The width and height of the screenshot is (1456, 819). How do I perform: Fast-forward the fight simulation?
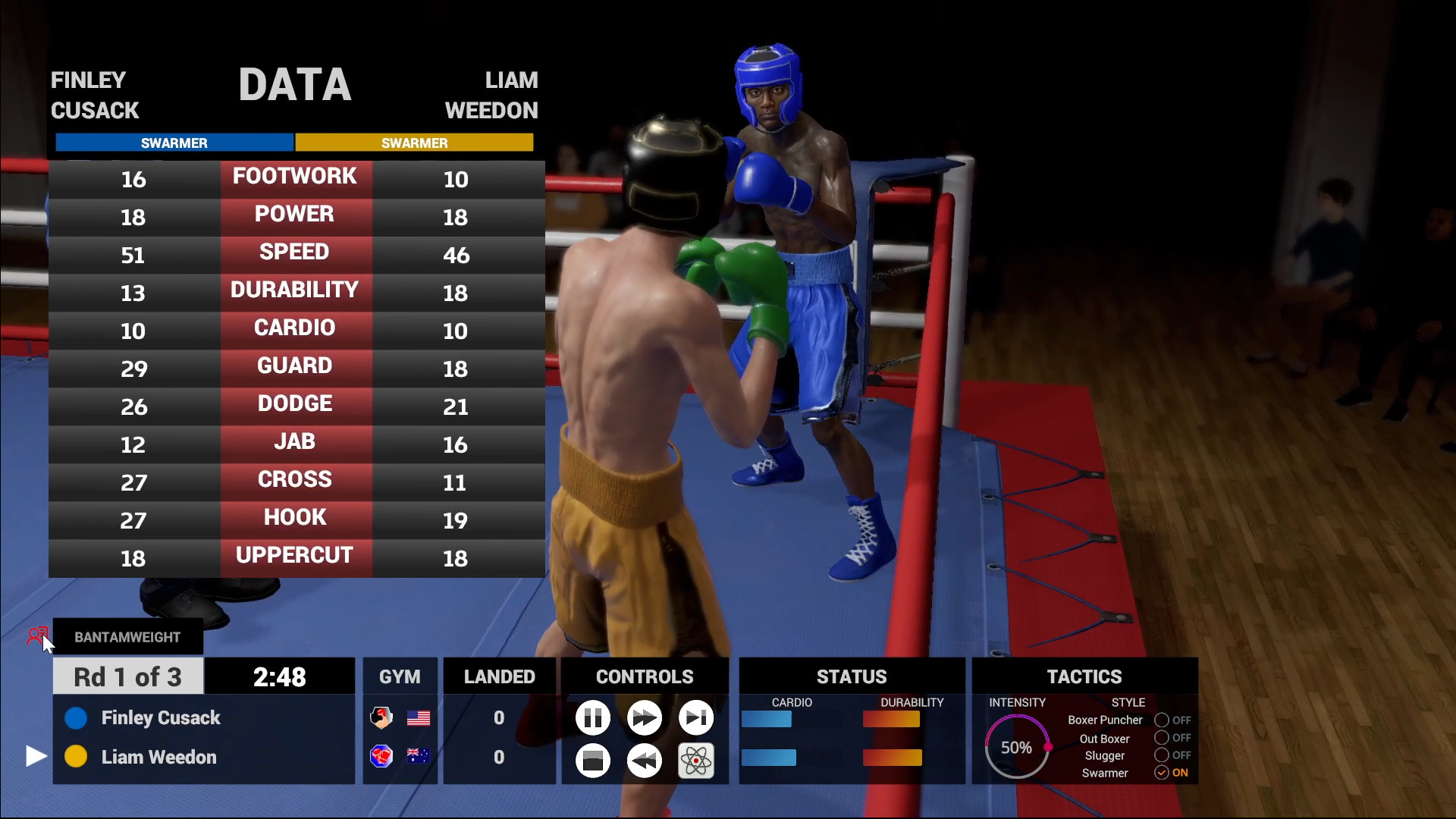coord(644,717)
